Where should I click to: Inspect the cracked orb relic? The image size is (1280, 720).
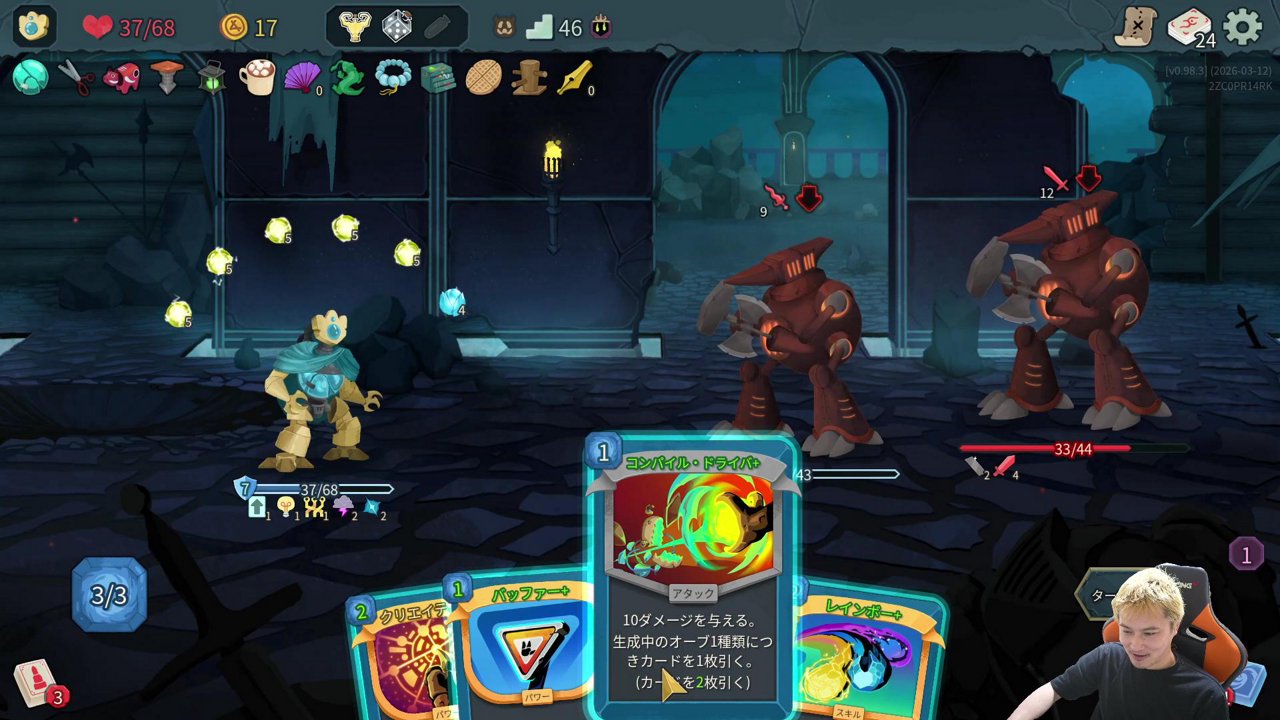30,77
